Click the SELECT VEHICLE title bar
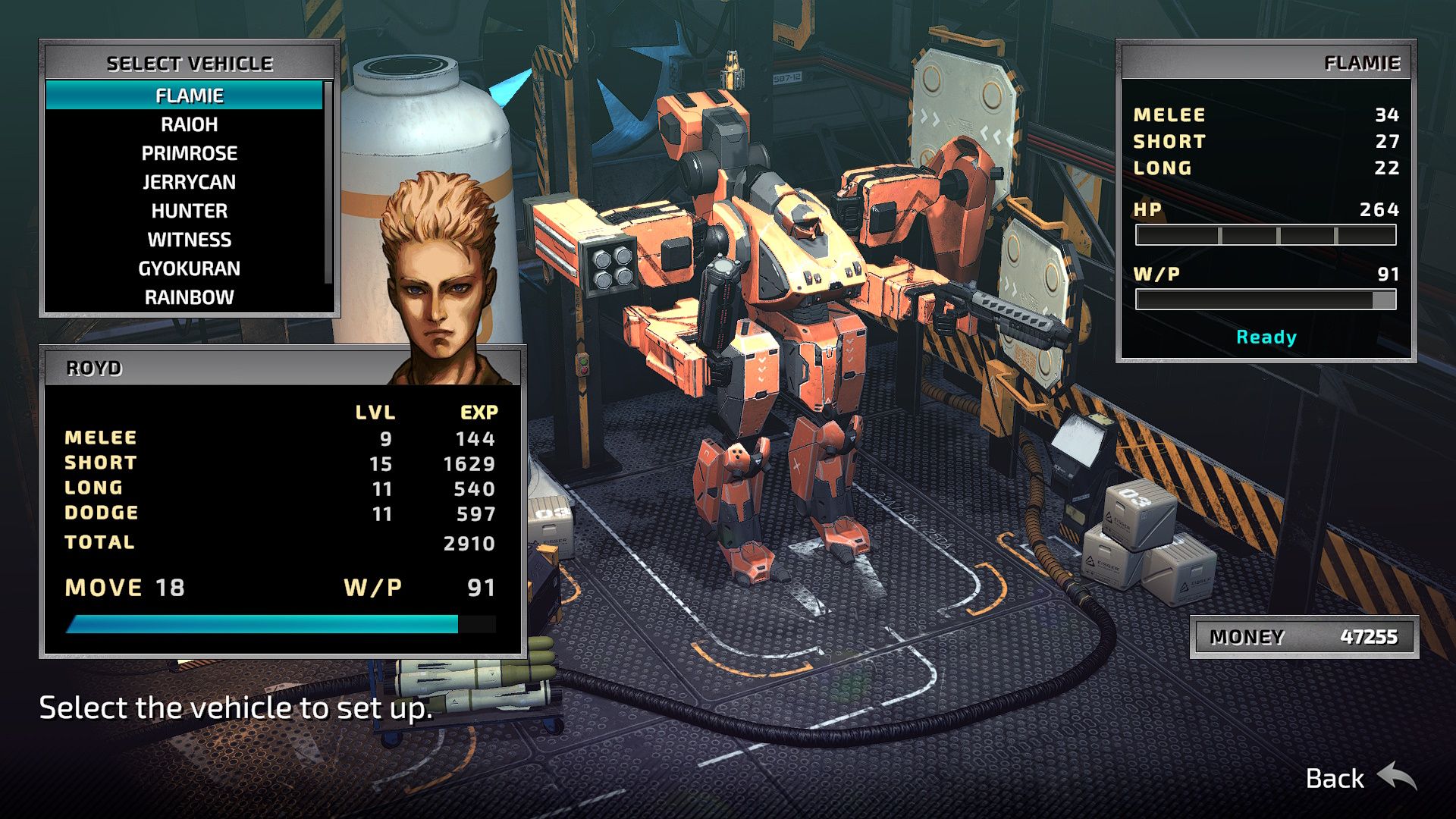 [x=191, y=64]
